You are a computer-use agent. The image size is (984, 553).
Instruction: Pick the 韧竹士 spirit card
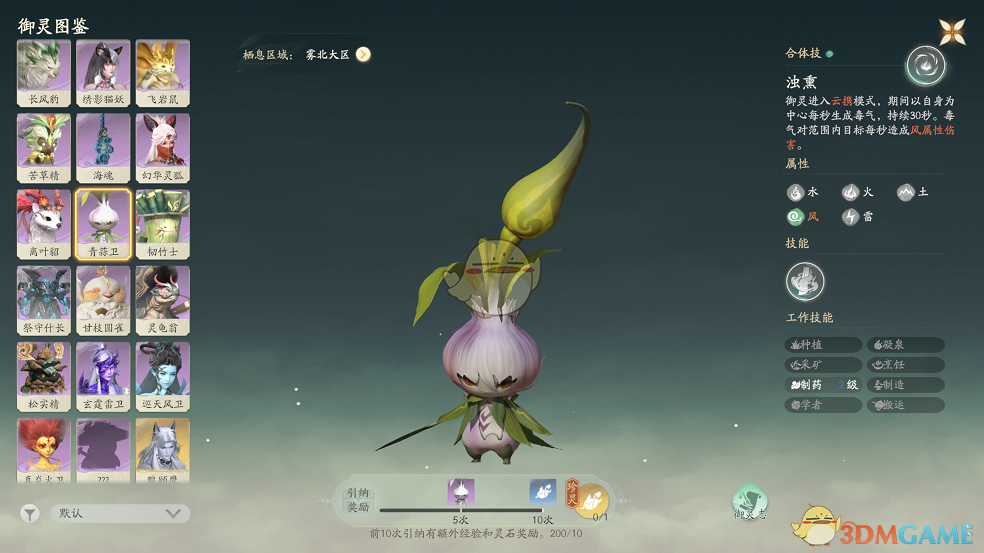pyautogui.click(x=162, y=224)
